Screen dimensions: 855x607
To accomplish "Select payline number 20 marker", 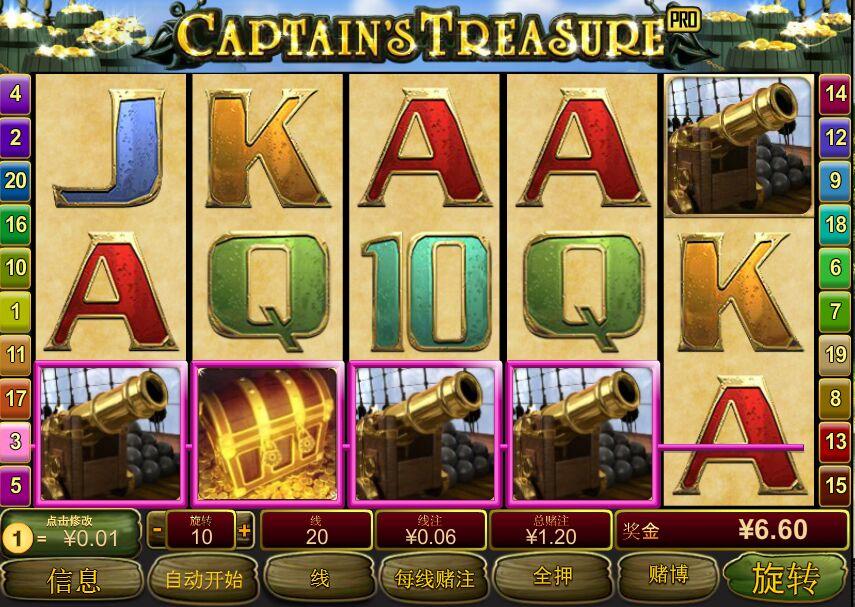I will [x=16, y=180].
